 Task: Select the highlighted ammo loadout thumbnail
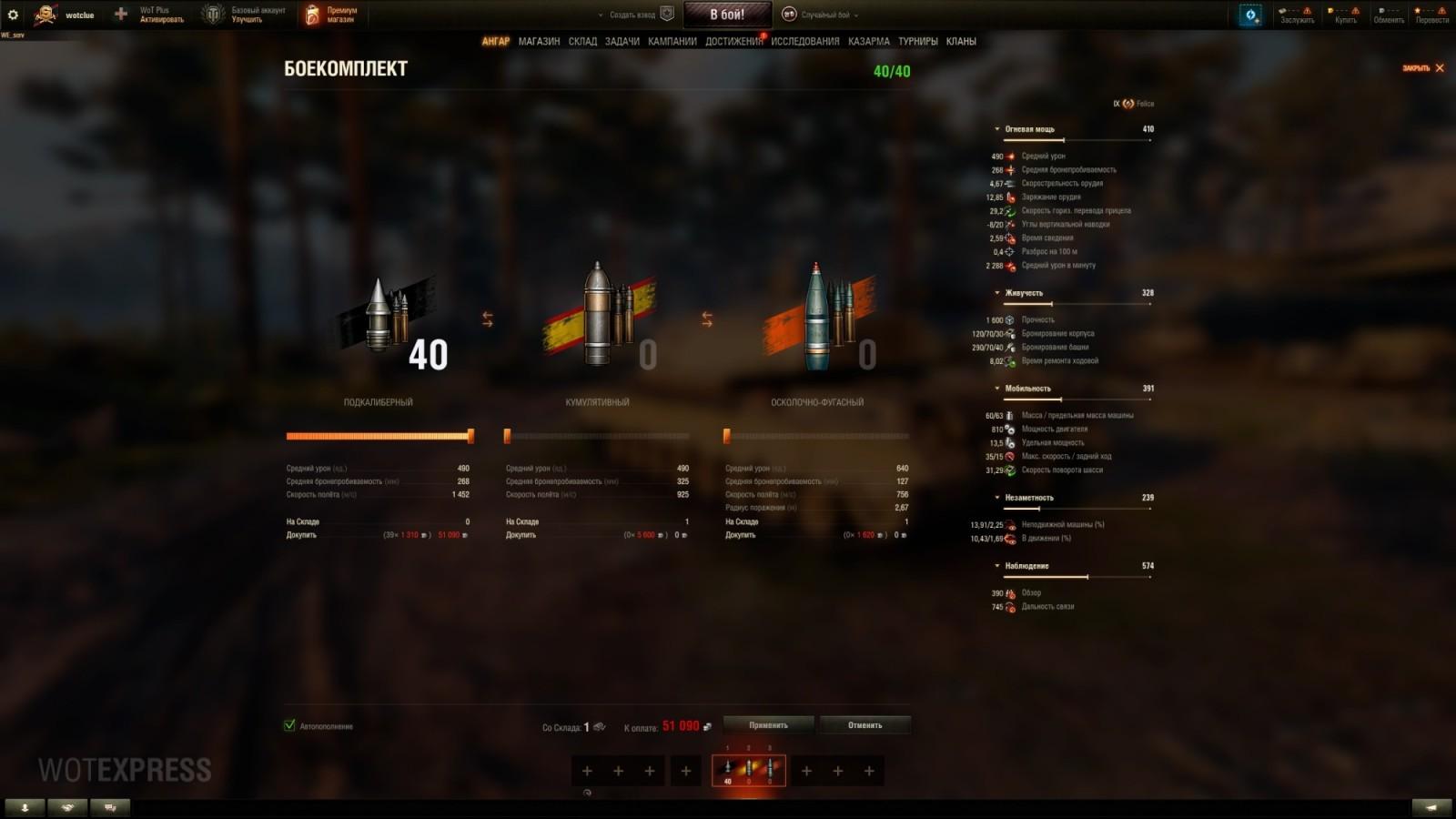point(748,771)
